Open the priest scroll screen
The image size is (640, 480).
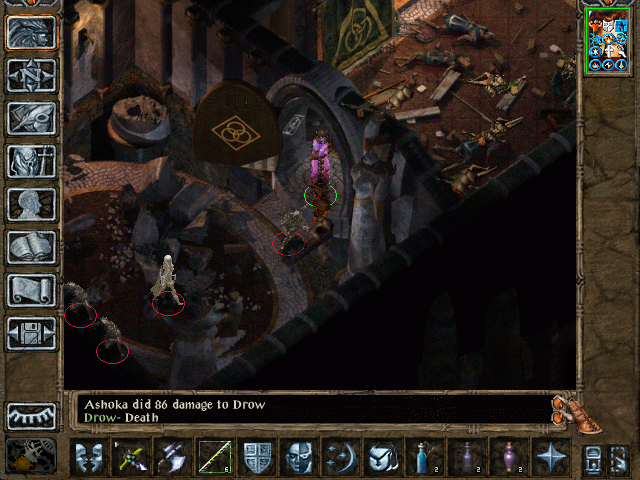click(x=31, y=291)
